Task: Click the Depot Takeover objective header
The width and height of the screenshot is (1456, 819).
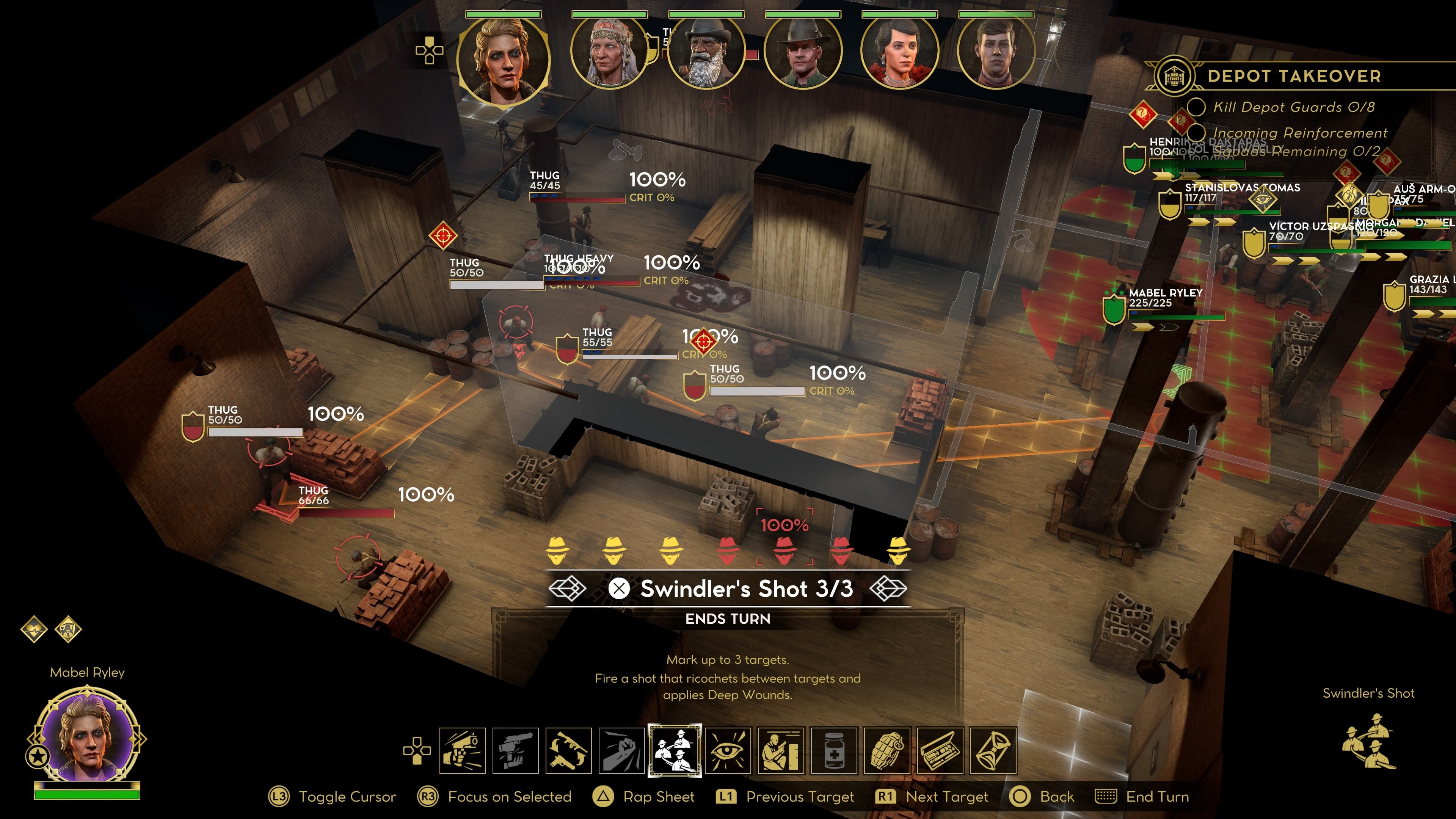Action: (x=1294, y=76)
